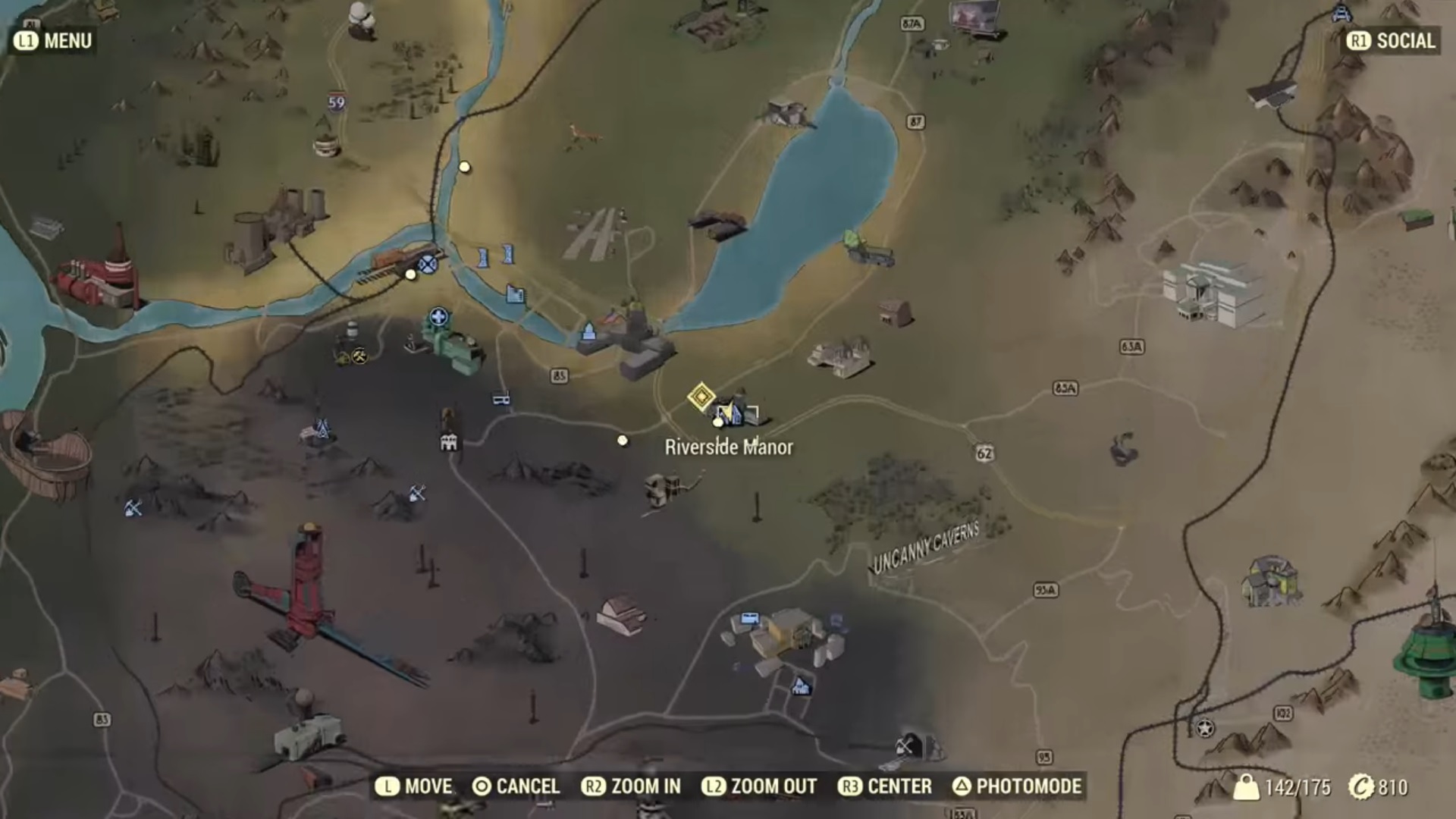1456x819 pixels.
Task: Choose the blue medical cross marker
Action: pos(438,317)
